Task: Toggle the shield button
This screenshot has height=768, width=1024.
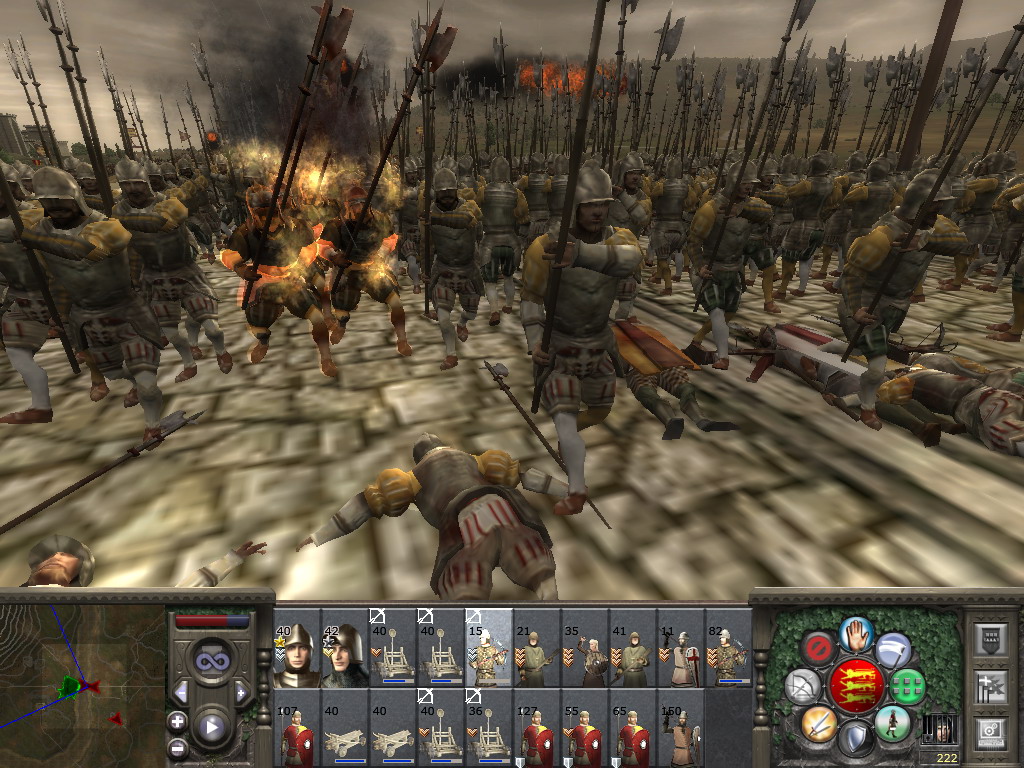Action: click(856, 738)
